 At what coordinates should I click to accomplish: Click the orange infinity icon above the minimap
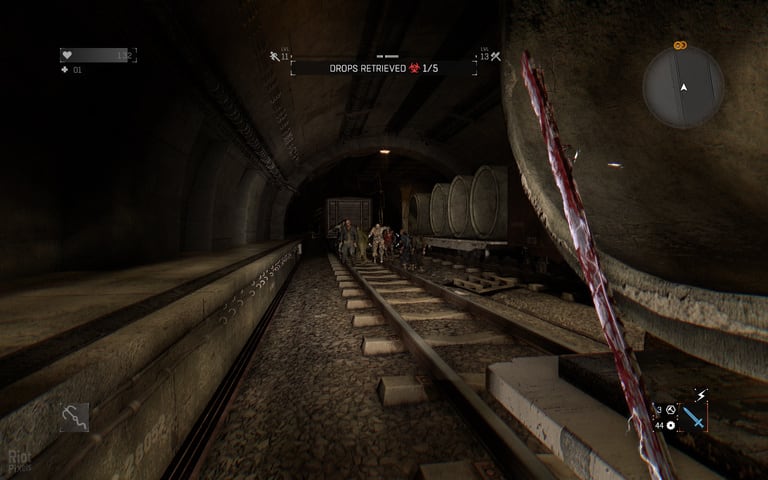680,45
